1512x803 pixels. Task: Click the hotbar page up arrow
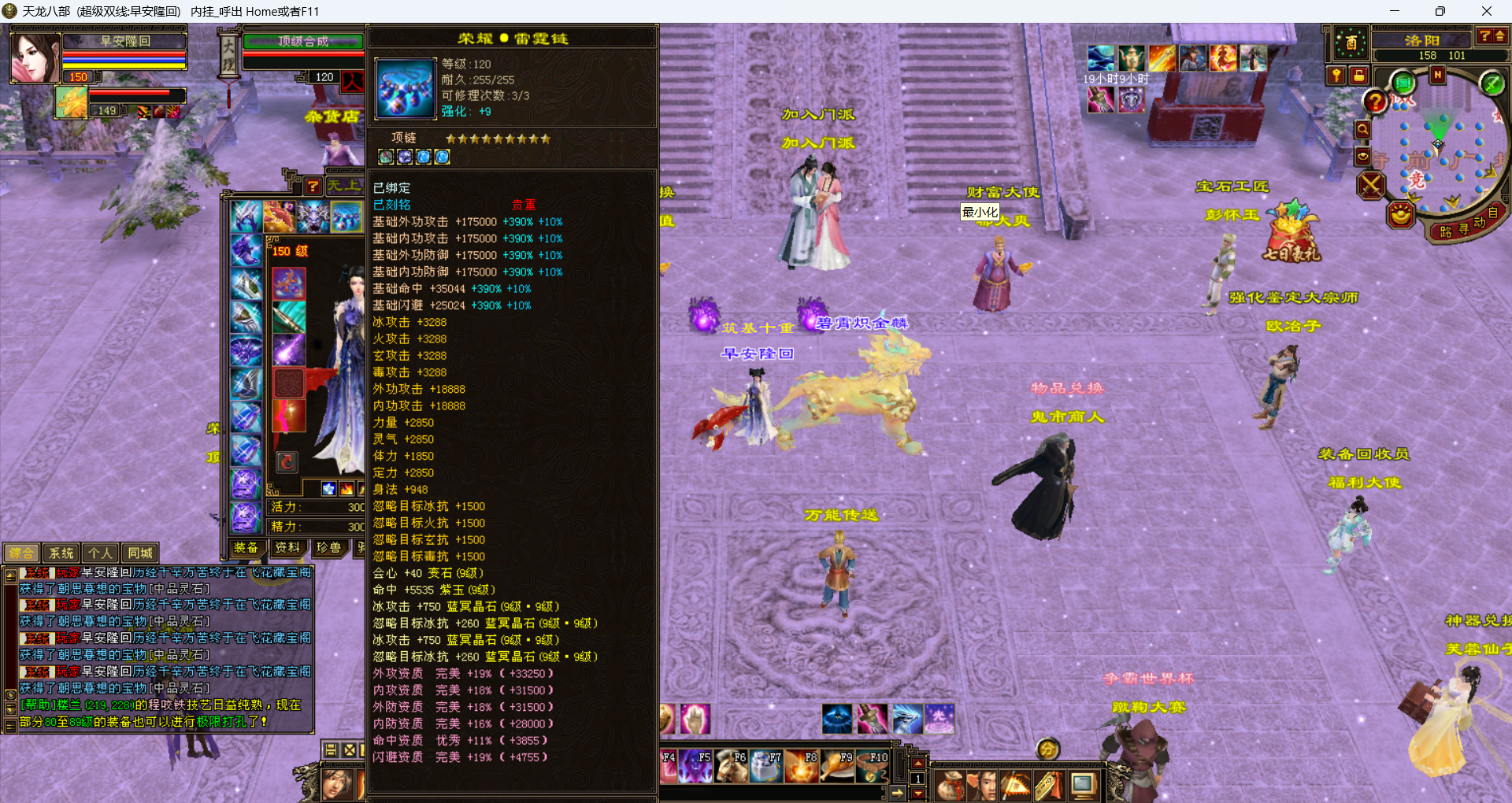pyautogui.click(x=917, y=764)
